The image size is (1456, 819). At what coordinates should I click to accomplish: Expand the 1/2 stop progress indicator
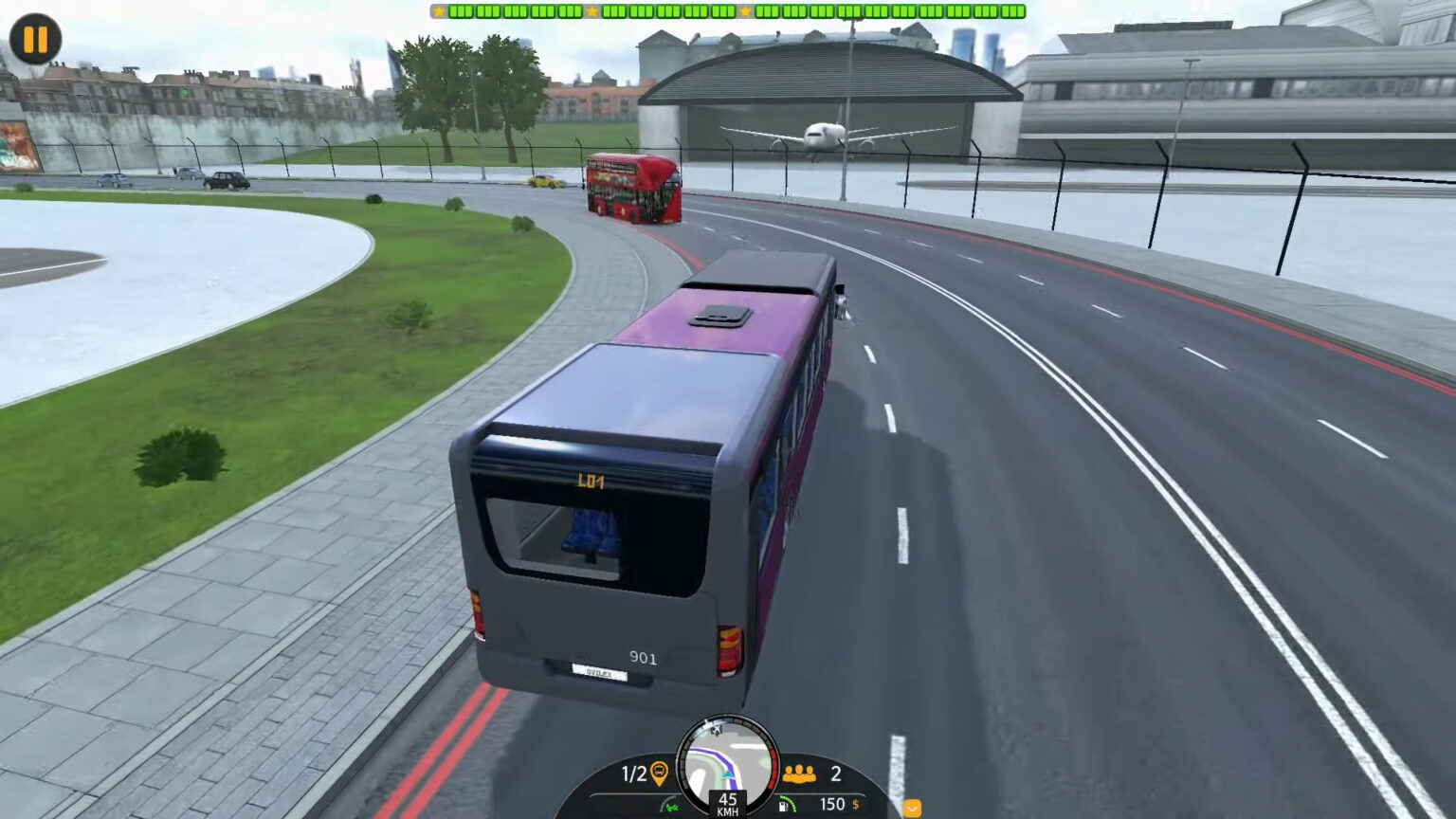tap(632, 773)
